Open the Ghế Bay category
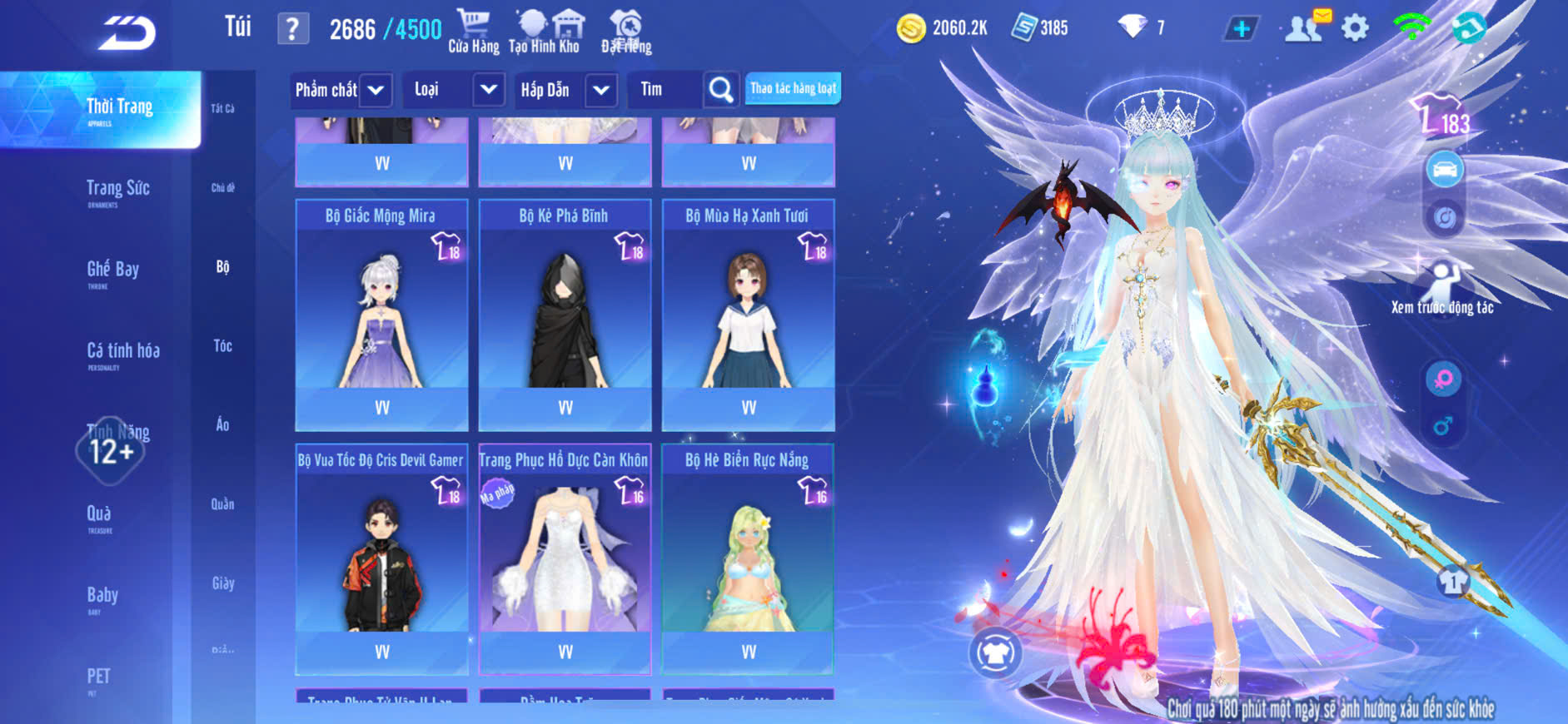 tap(112, 271)
